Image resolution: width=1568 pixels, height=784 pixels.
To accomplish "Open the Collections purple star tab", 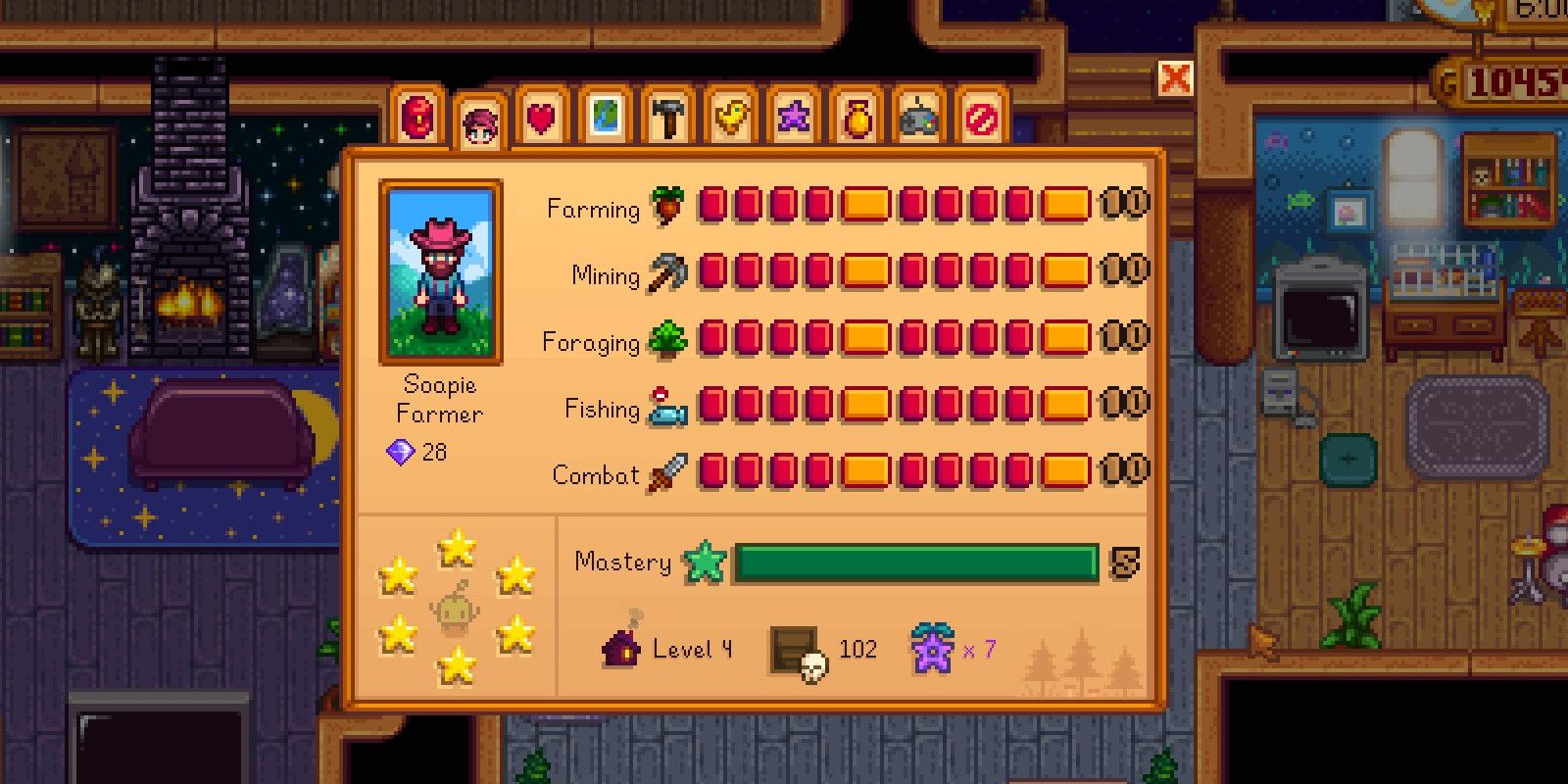I will 793,115.
